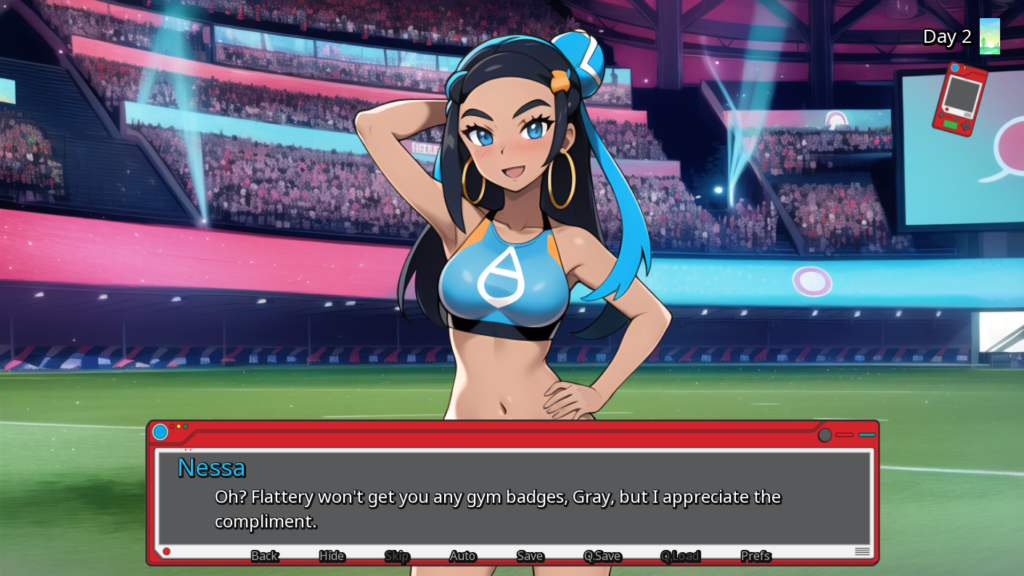Click Nessa's dialogue text to continue
The height and width of the screenshot is (576, 1024).
497,508
